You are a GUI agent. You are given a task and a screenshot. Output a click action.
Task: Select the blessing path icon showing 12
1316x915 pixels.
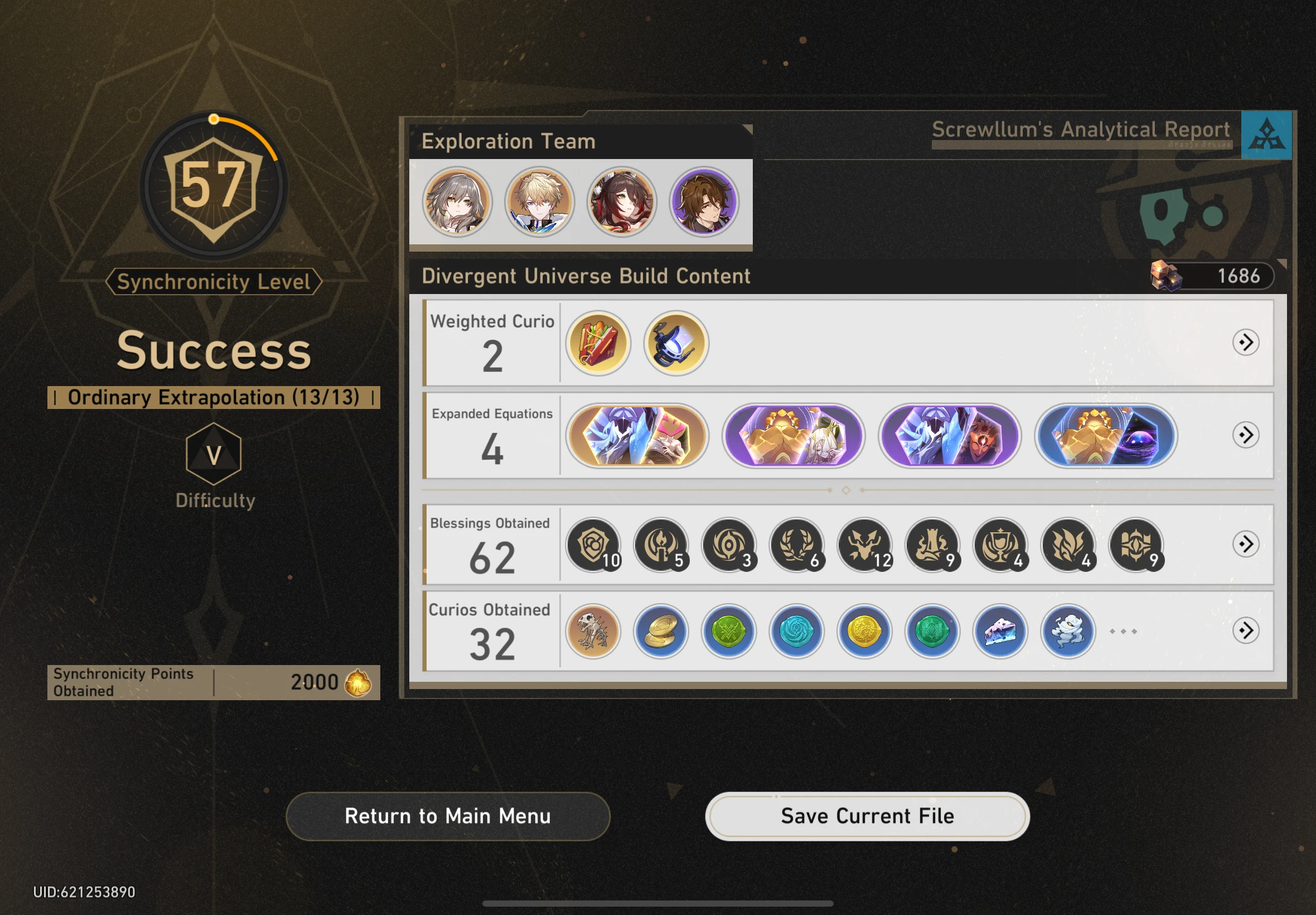coord(865,545)
